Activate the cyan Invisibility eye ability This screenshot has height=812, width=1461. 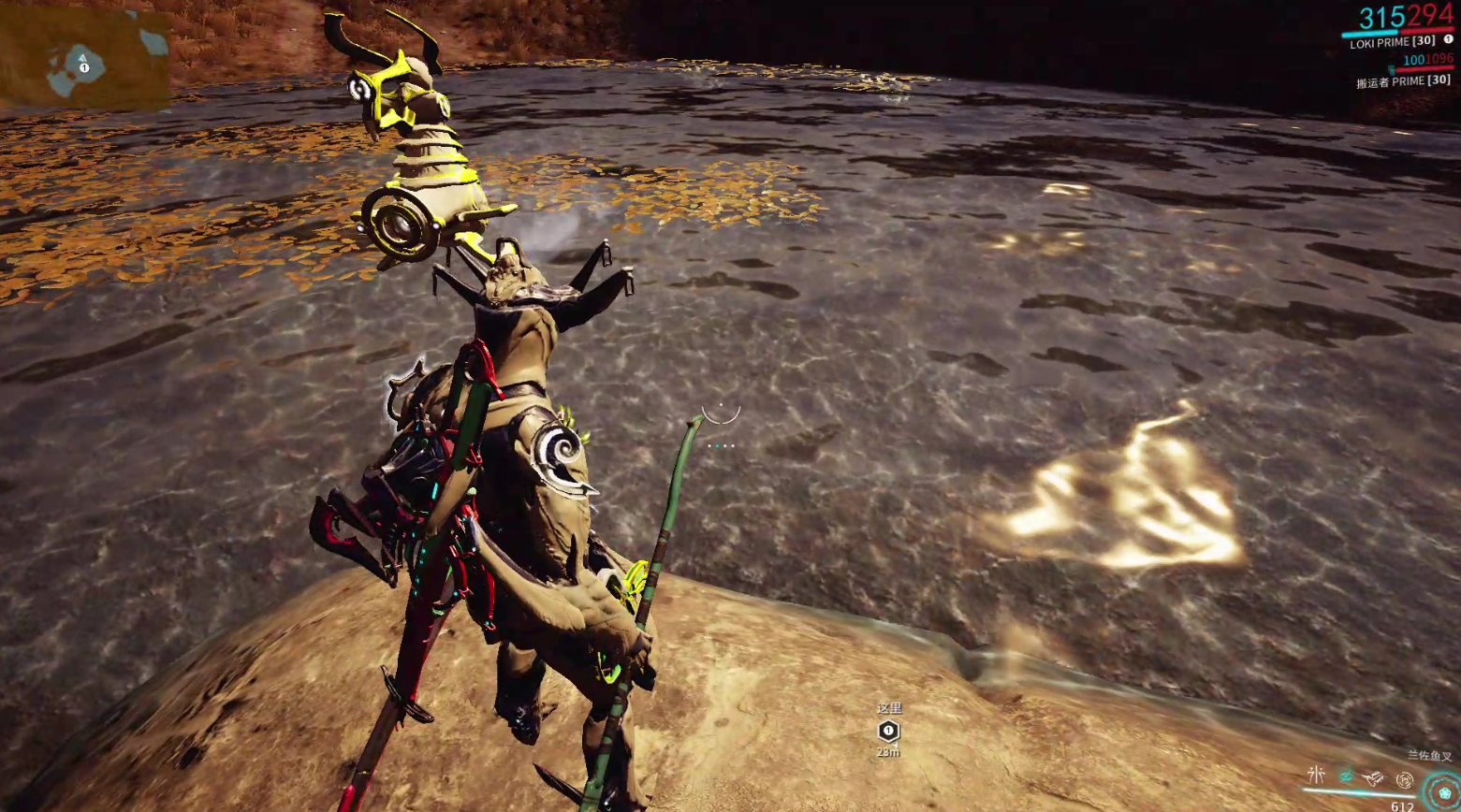click(x=1346, y=776)
